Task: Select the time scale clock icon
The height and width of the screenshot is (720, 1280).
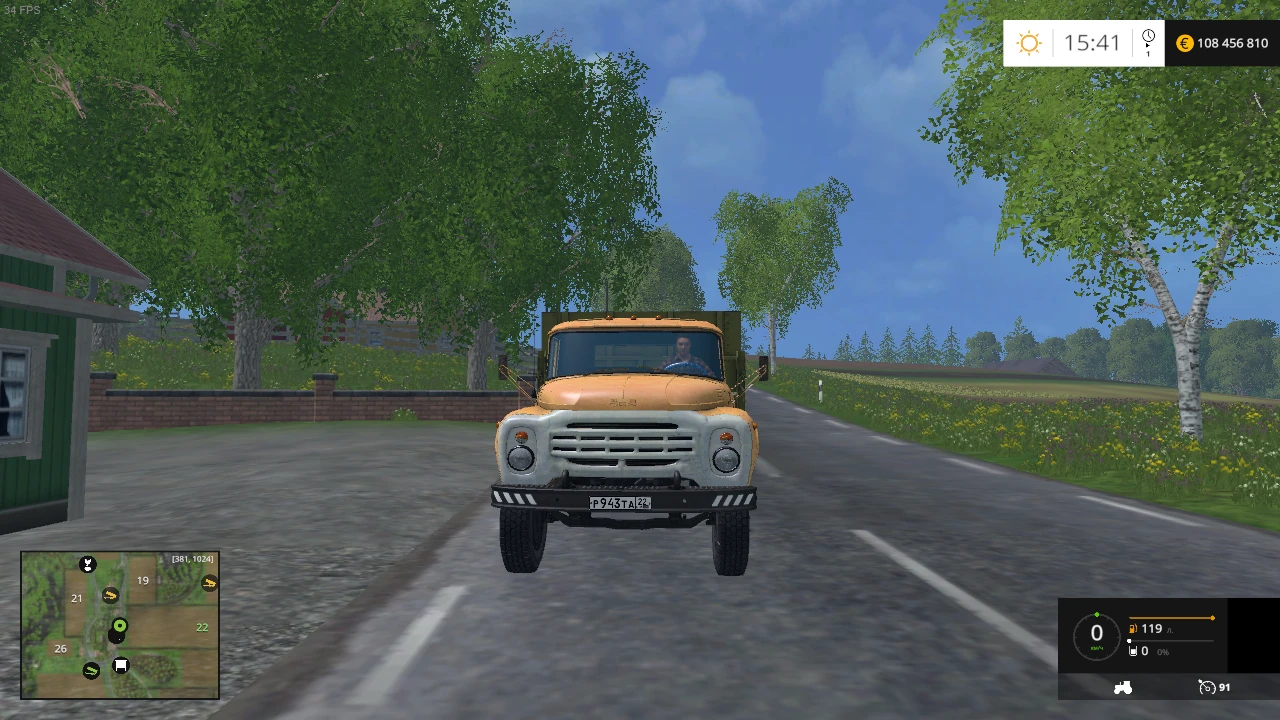Action: click(x=1148, y=36)
